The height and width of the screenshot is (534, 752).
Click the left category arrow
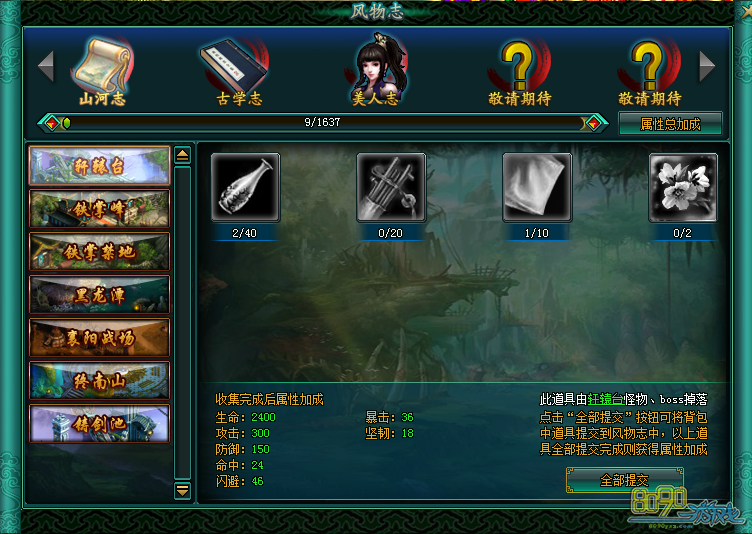(x=45, y=67)
